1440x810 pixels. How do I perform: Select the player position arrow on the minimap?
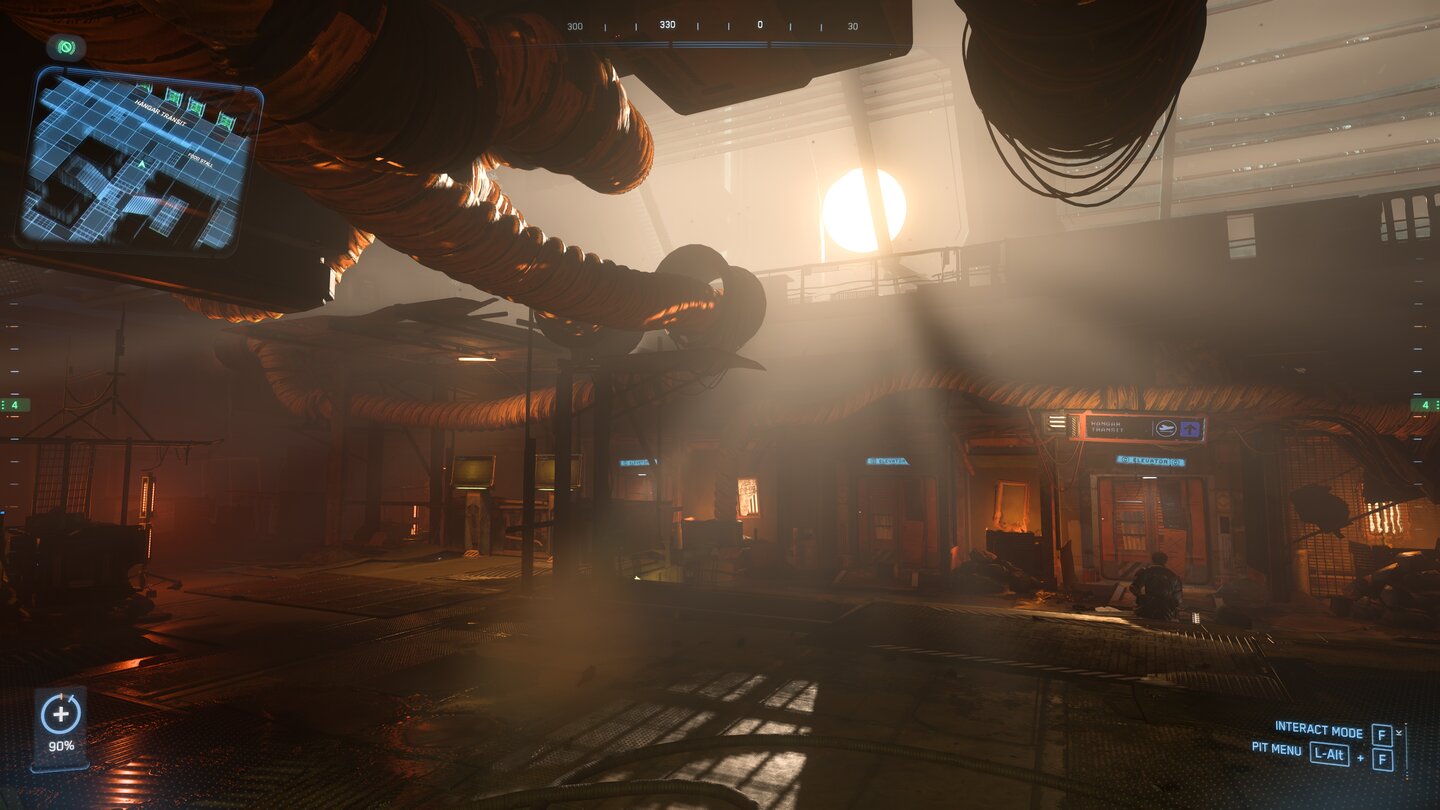142,163
